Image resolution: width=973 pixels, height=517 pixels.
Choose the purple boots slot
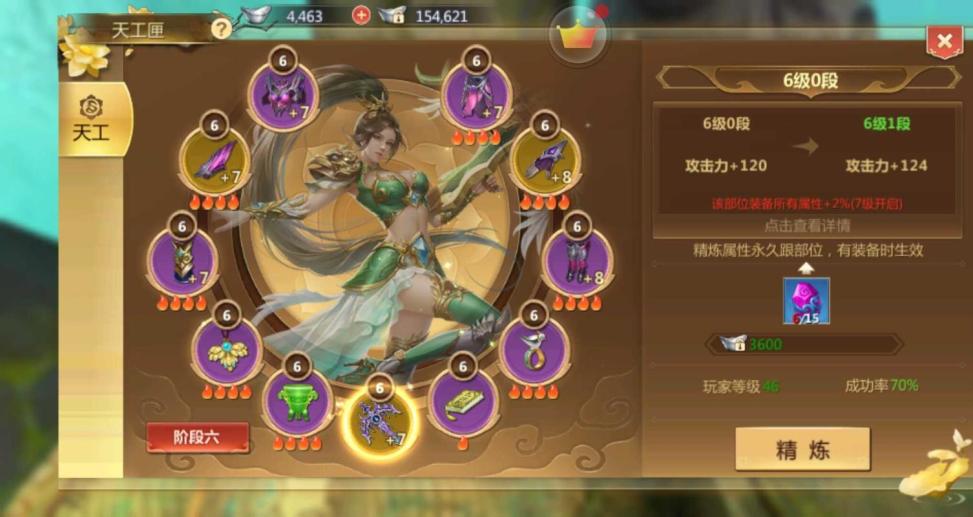[577, 260]
